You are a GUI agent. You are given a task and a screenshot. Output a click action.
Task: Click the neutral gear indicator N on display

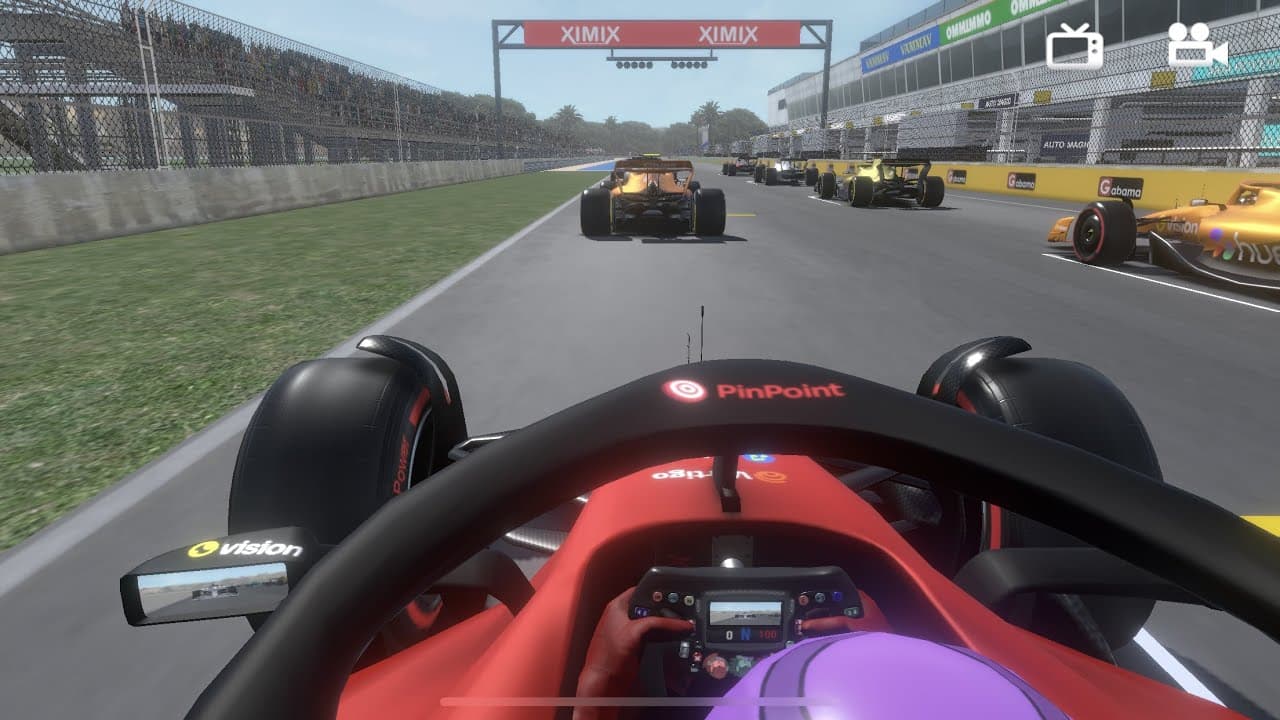[x=746, y=634]
